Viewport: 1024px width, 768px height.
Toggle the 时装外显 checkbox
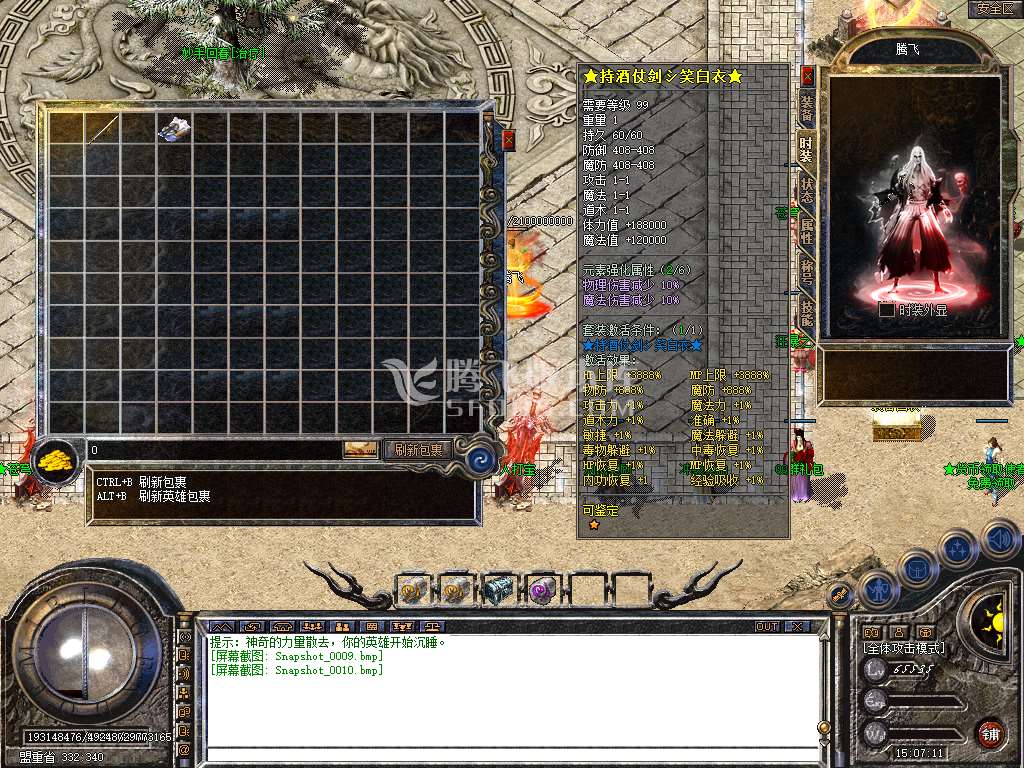[886, 310]
